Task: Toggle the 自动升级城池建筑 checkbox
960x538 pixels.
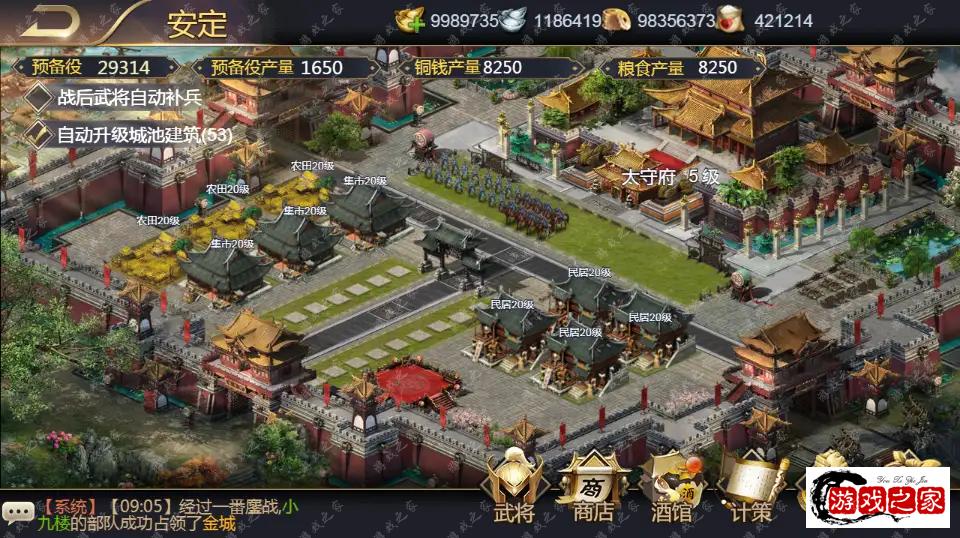Action: click(x=38, y=134)
